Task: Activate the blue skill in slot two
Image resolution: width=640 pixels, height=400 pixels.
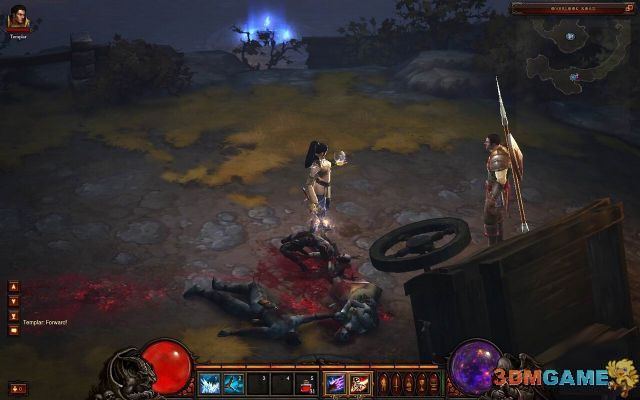Action: (x=233, y=381)
